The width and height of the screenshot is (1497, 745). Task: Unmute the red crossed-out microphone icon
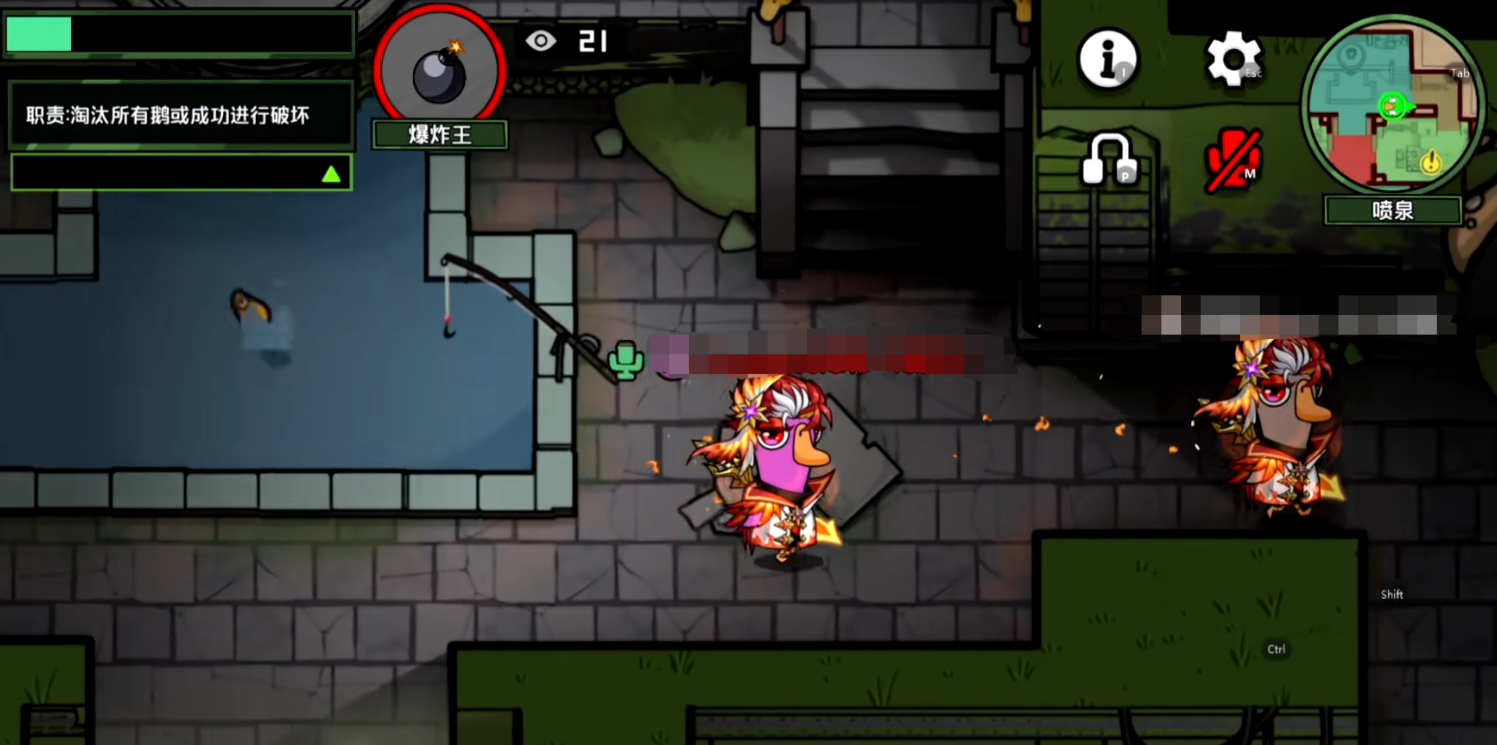[1232, 161]
